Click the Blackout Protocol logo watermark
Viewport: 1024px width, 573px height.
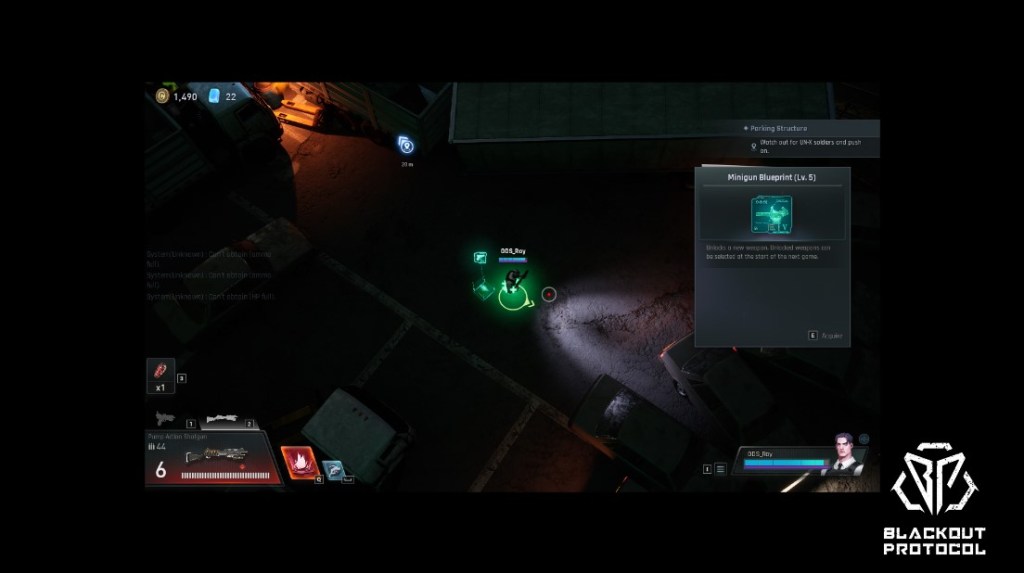(x=934, y=499)
